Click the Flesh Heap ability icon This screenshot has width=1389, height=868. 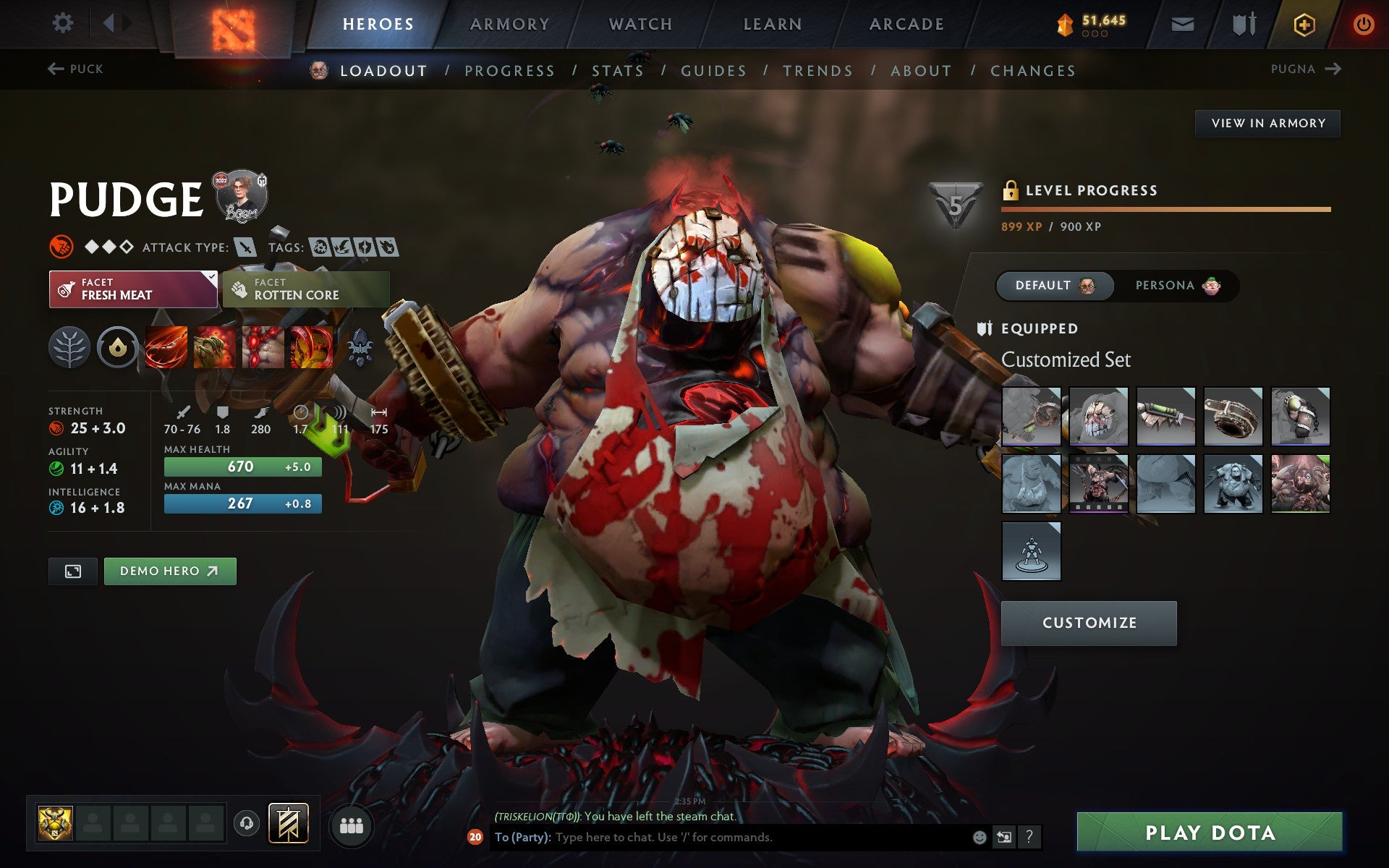pos(263,347)
